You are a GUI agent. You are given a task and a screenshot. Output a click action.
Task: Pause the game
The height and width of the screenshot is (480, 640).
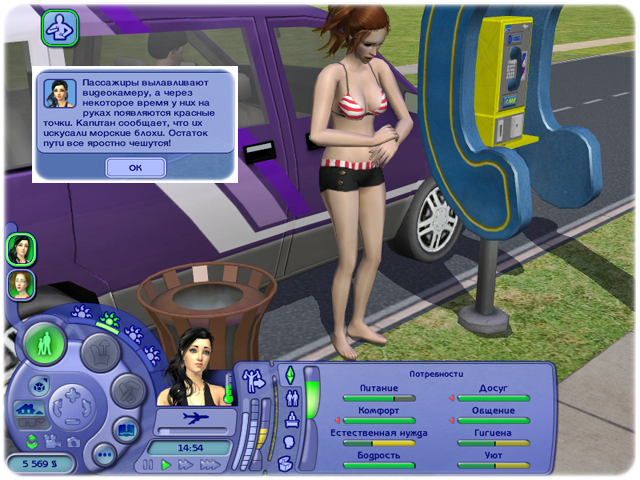[149, 465]
